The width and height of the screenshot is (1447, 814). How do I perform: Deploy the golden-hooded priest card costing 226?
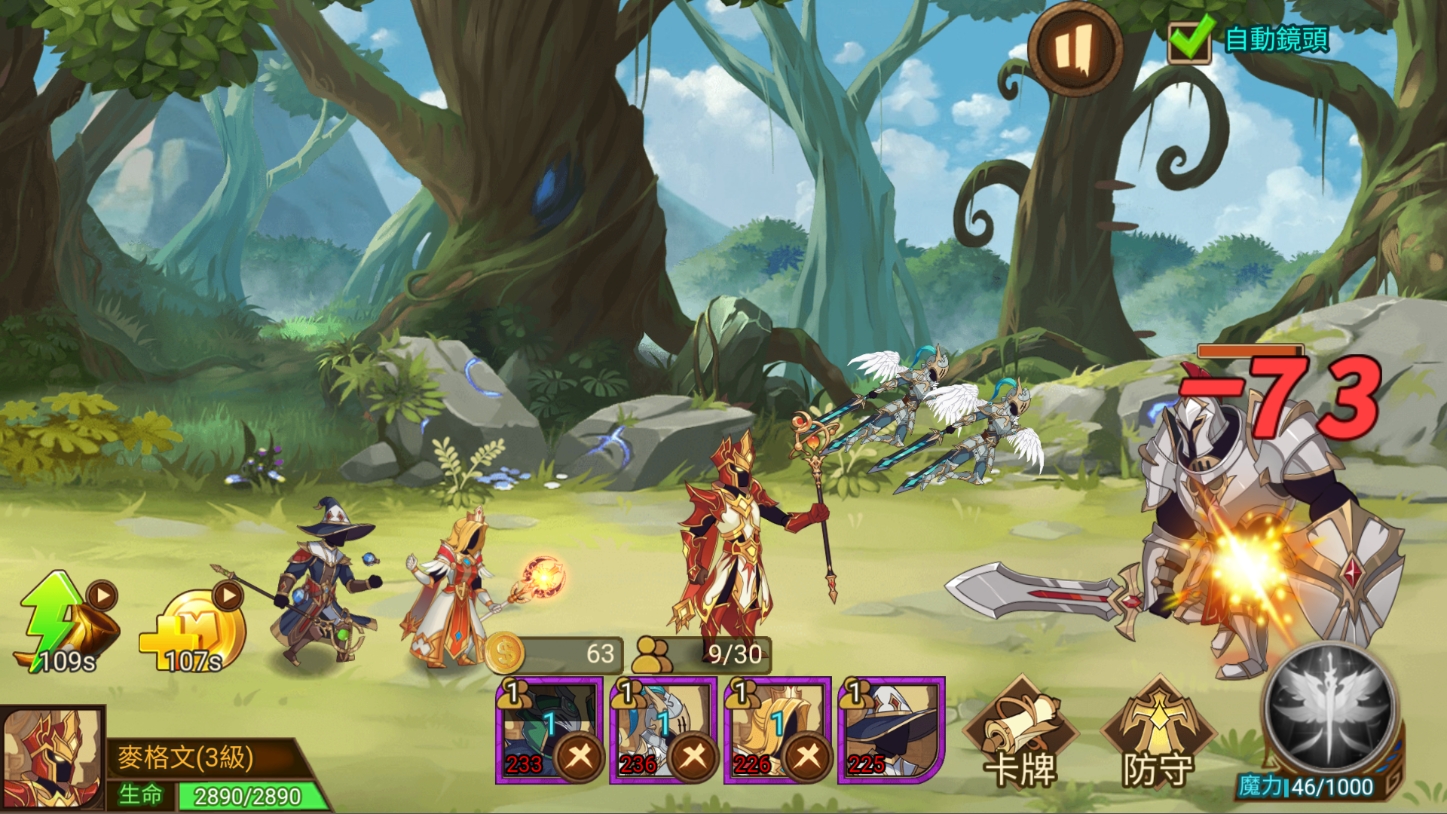pyautogui.click(x=777, y=730)
